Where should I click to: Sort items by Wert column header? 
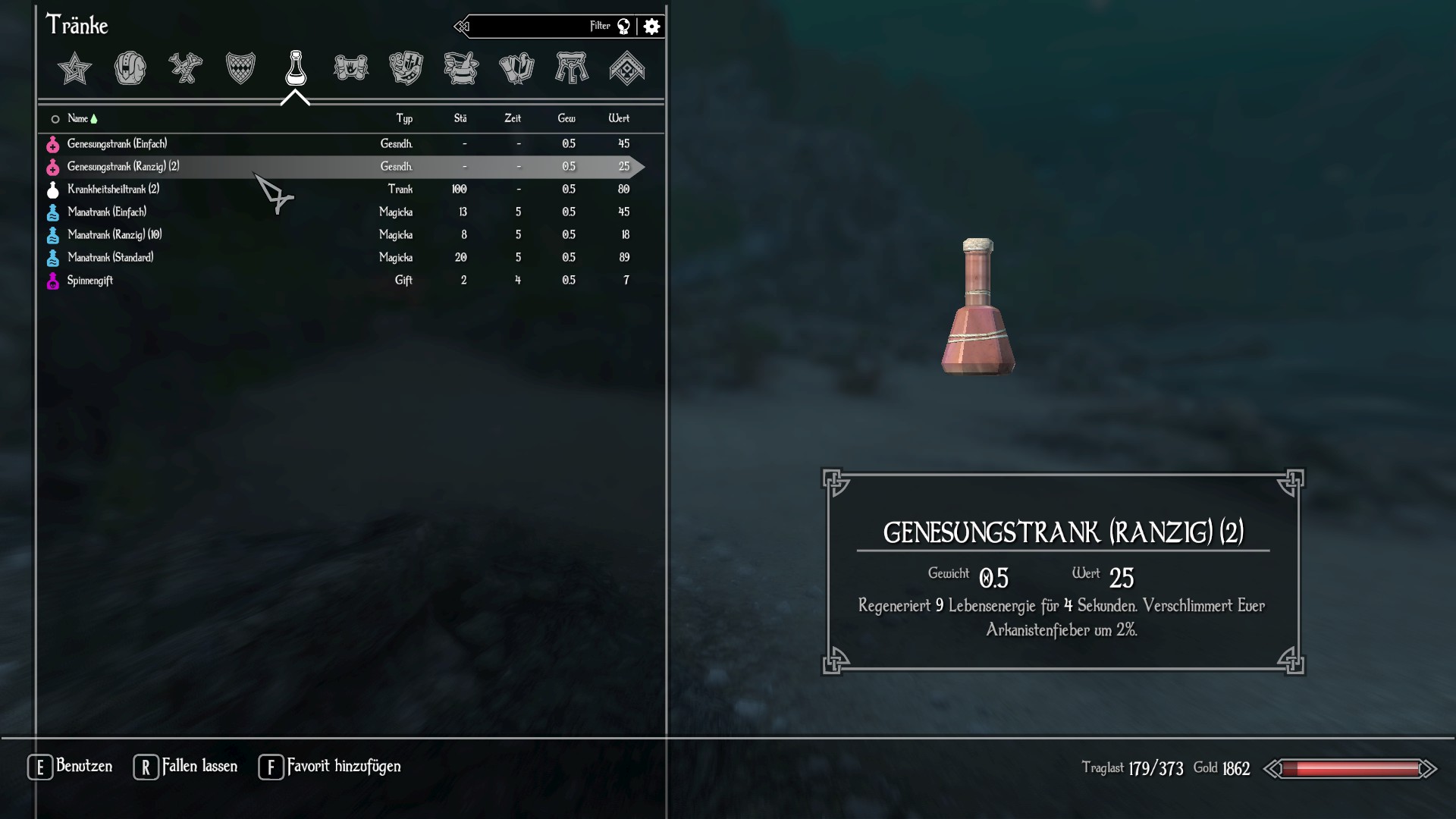[619, 119]
